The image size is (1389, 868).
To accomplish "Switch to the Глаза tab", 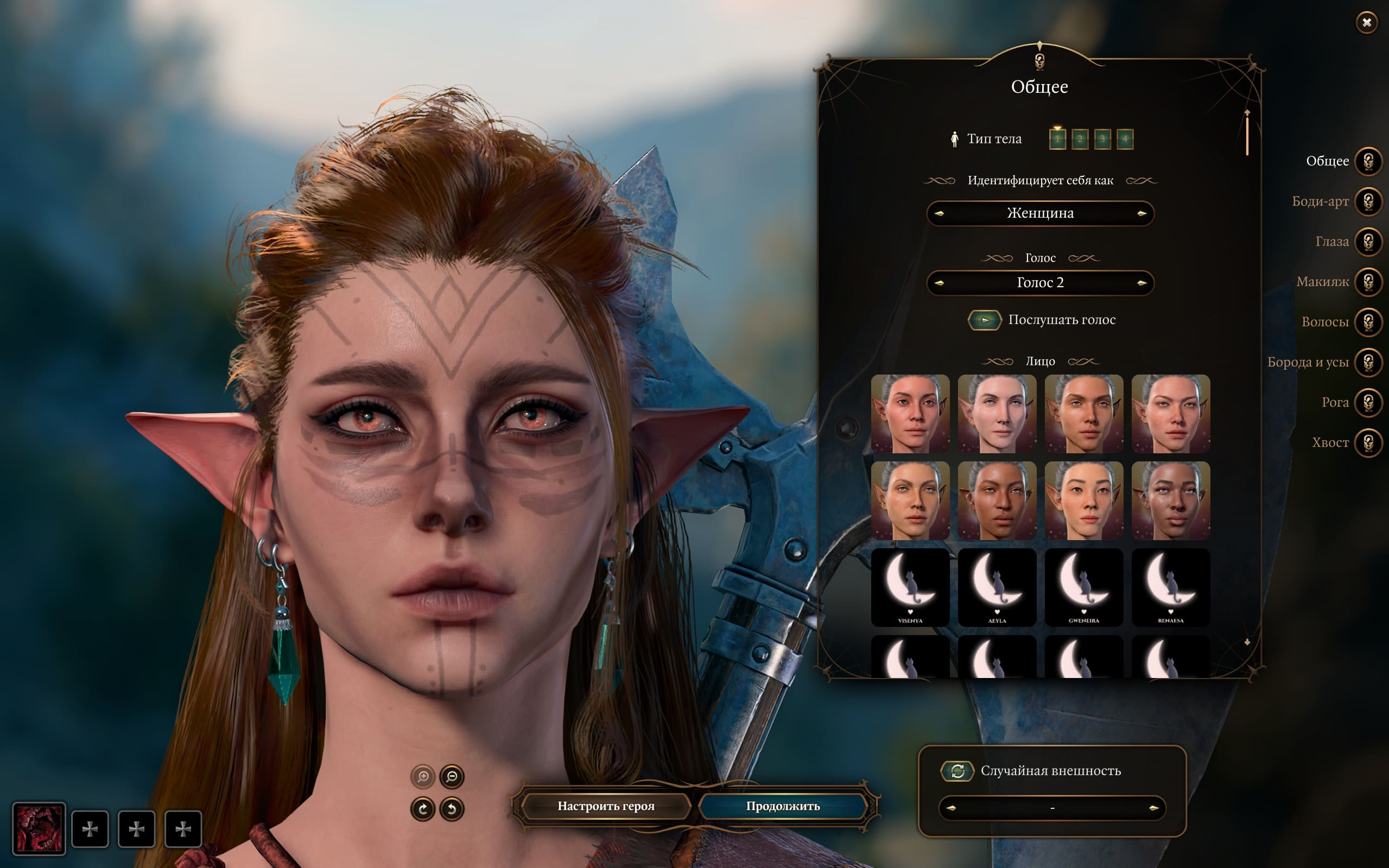I will (x=1368, y=242).
